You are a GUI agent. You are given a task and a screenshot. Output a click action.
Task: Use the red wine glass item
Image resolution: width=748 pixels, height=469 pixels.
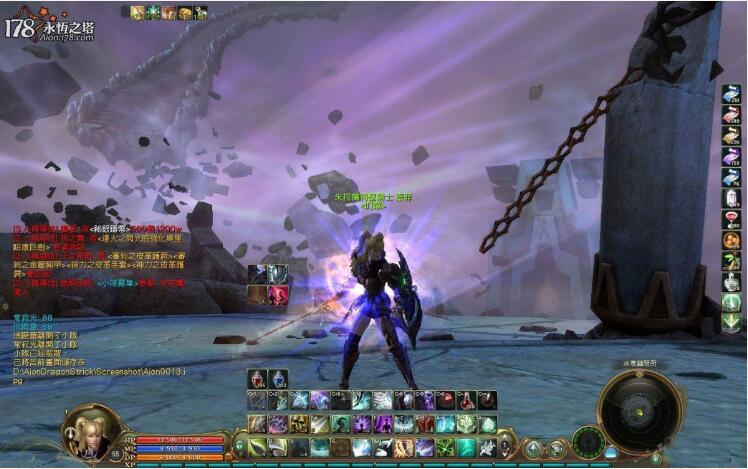point(731,219)
